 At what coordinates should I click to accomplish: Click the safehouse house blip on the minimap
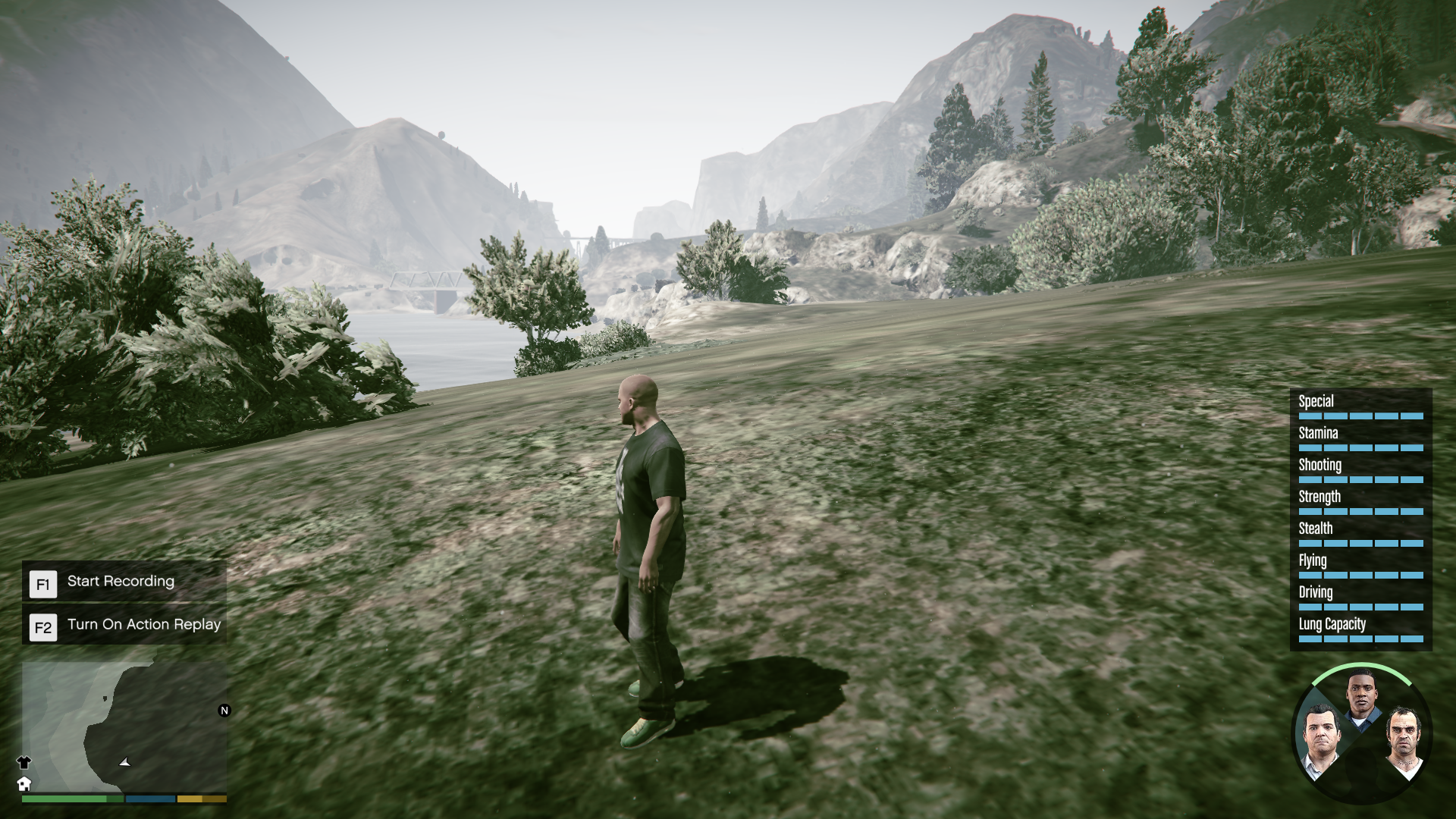tap(25, 784)
